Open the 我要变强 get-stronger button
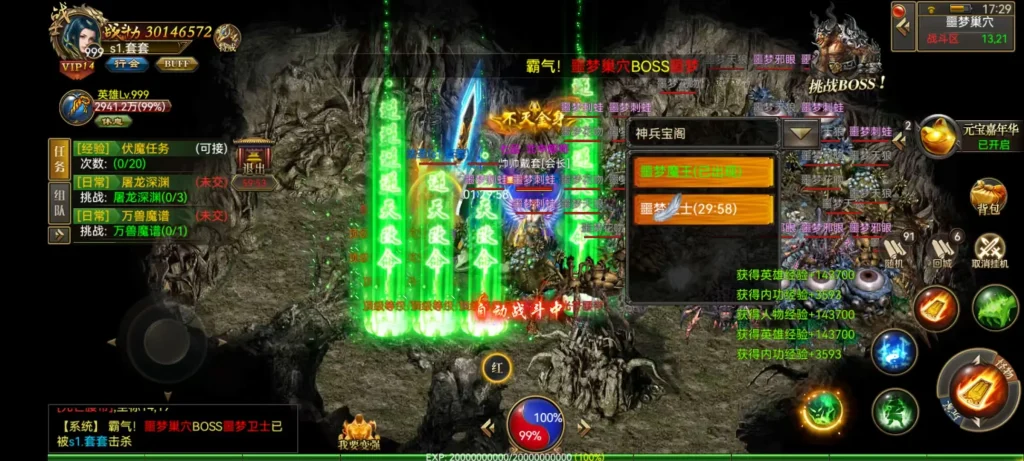Viewport: 1024px width, 461px height. pos(360,434)
